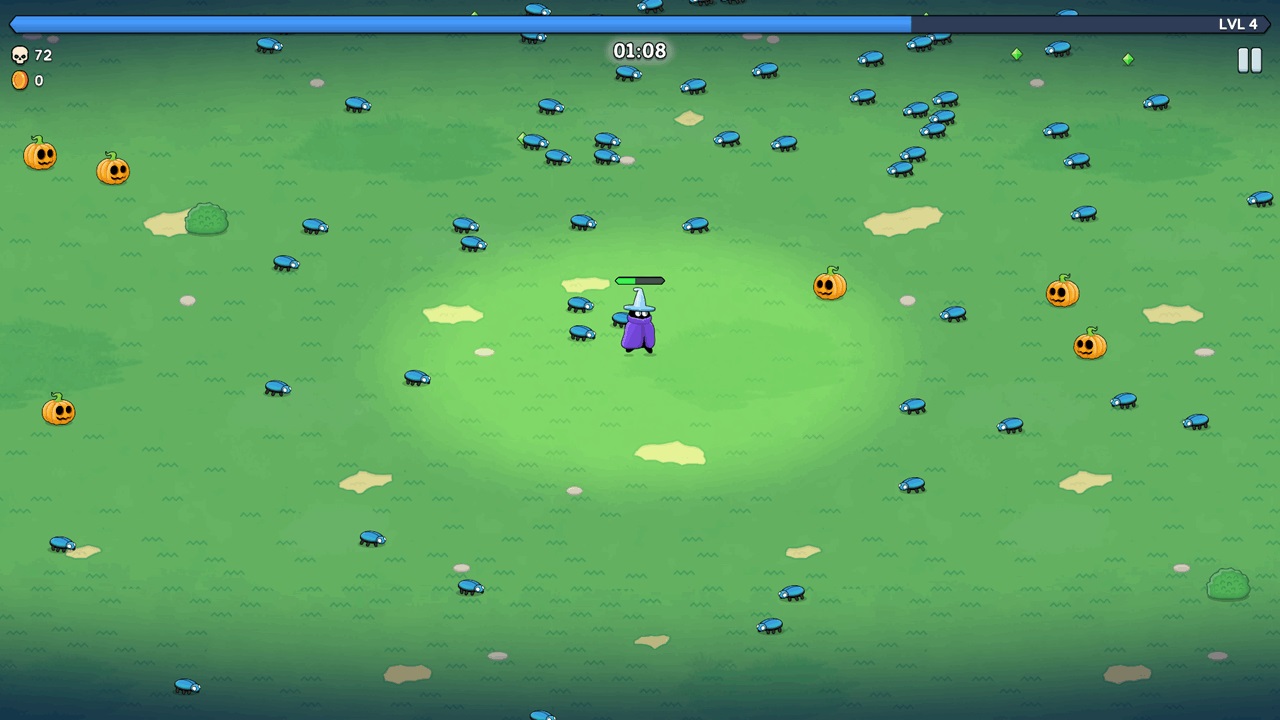Screen dimensions: 1280x720
Task: Click the pumpkin near the top left corner
Action: click(x=40, y=155)
